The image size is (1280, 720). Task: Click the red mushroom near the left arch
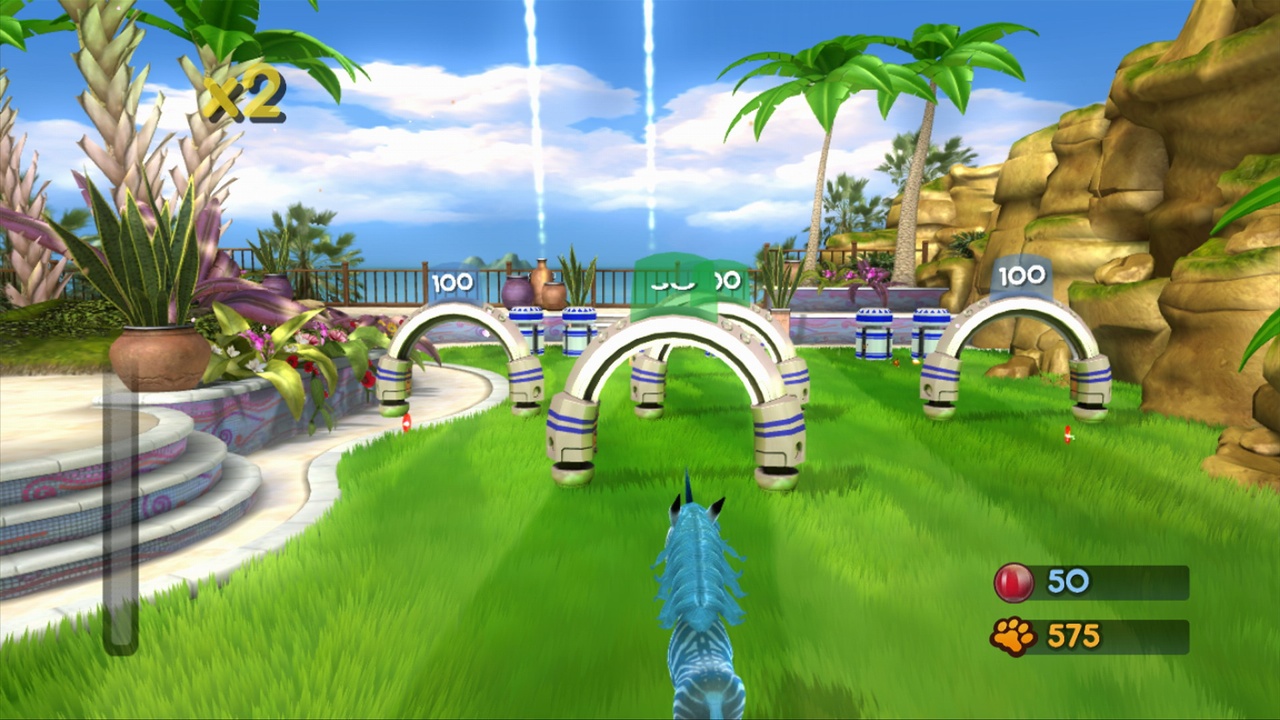(x=408, y=420)
